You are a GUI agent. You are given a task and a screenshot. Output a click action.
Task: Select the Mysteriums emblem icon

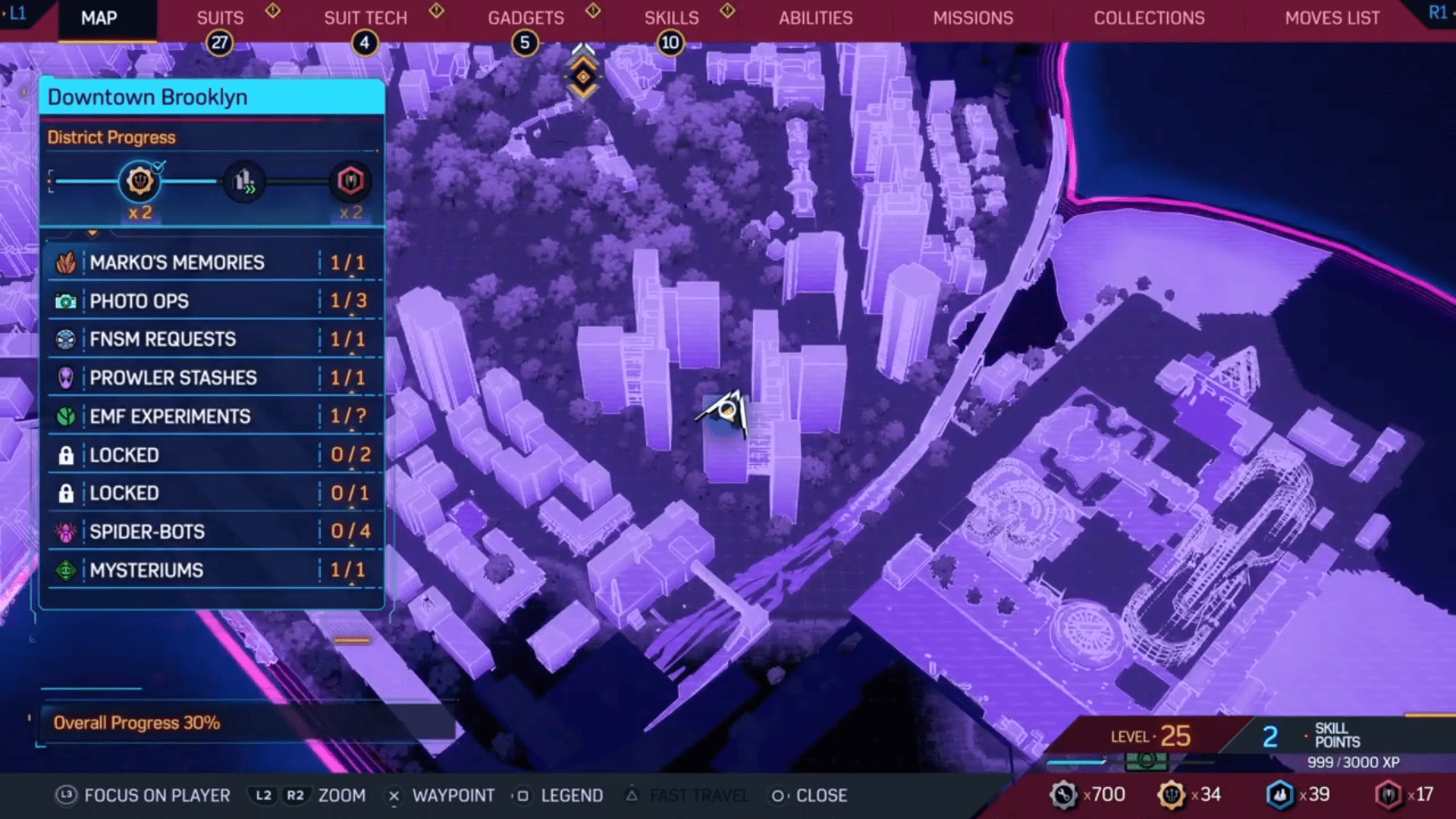click(x=67, y=570)
